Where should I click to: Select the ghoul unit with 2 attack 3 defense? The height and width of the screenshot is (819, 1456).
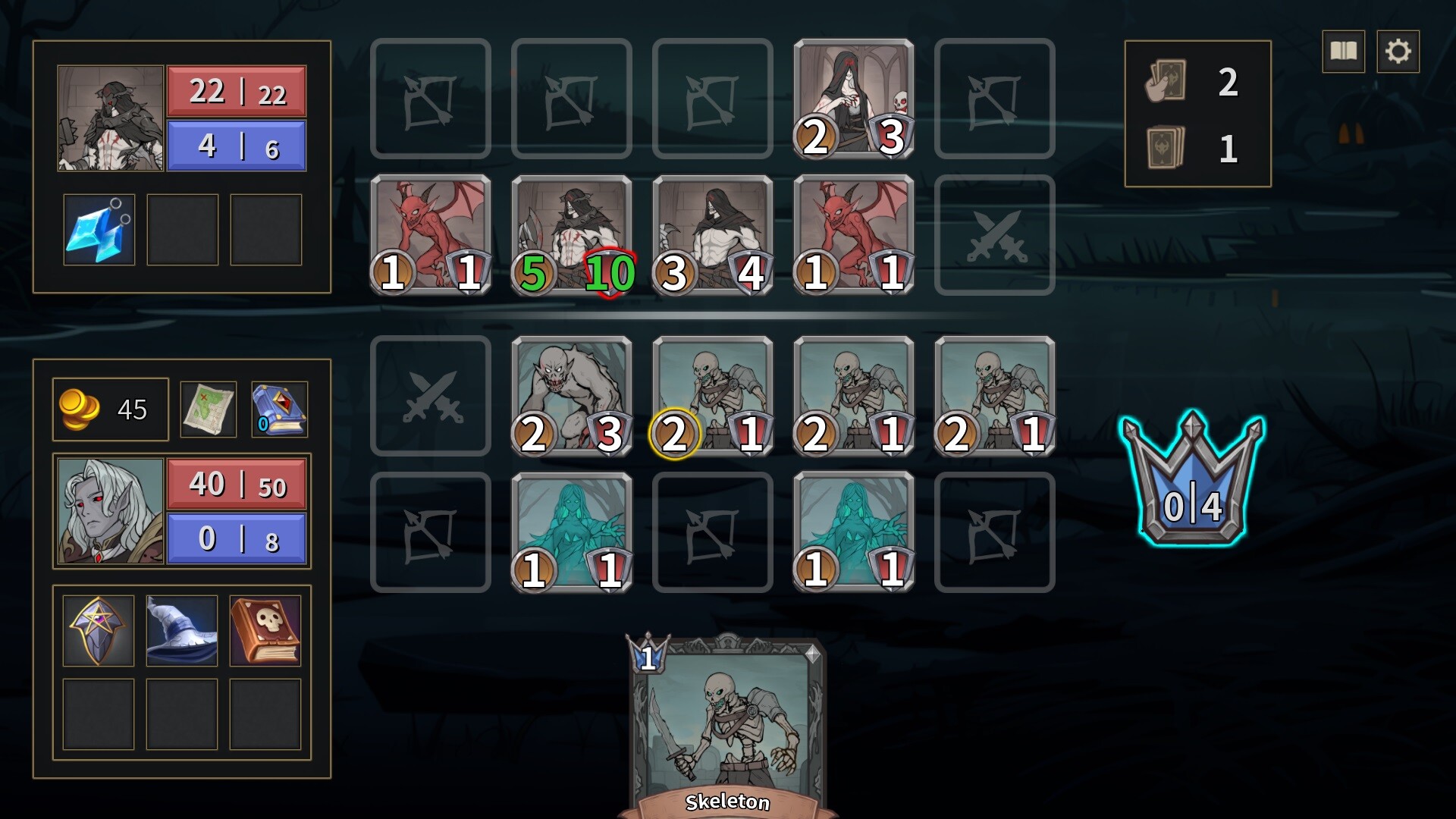pyautogui.click(x=571, y=394)
